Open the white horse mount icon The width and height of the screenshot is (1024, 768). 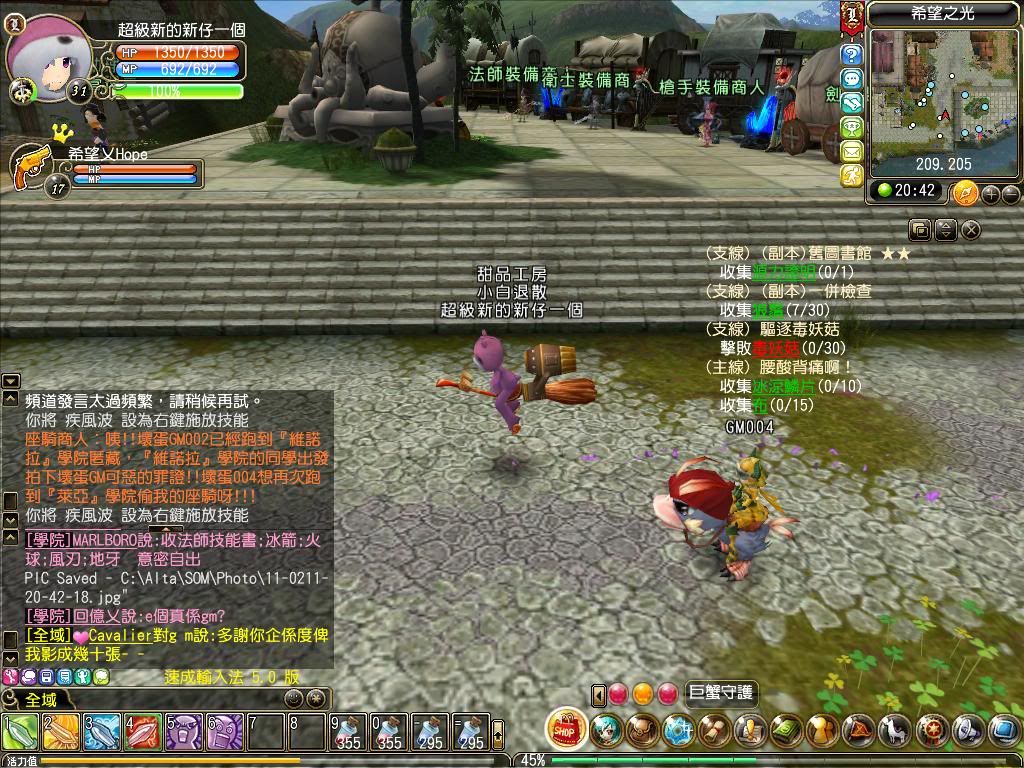tap(896, 731)
